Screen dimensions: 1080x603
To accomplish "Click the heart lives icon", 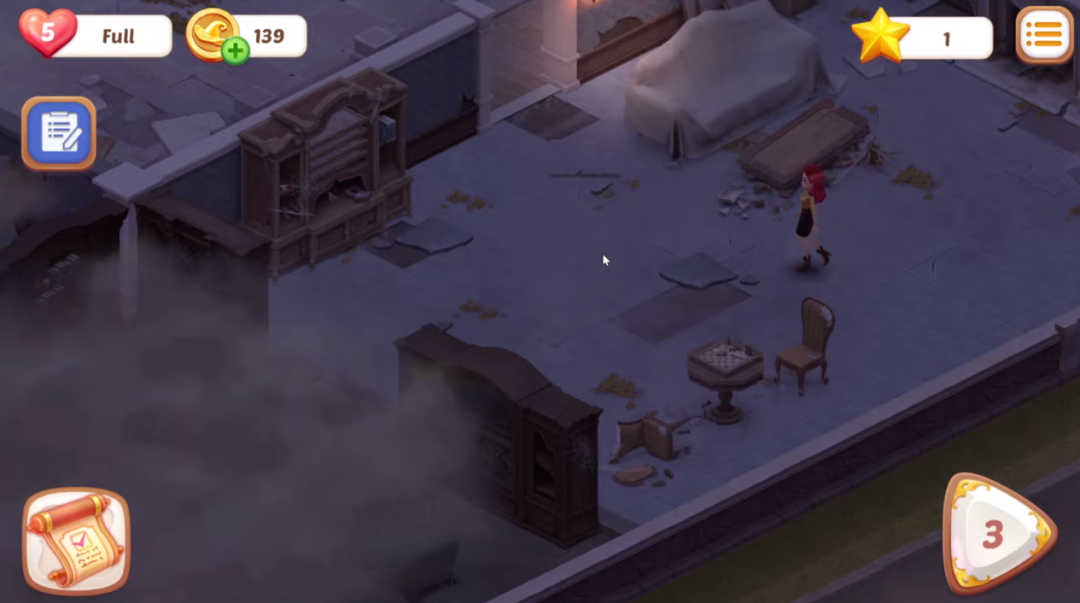I will click(47, 34).
